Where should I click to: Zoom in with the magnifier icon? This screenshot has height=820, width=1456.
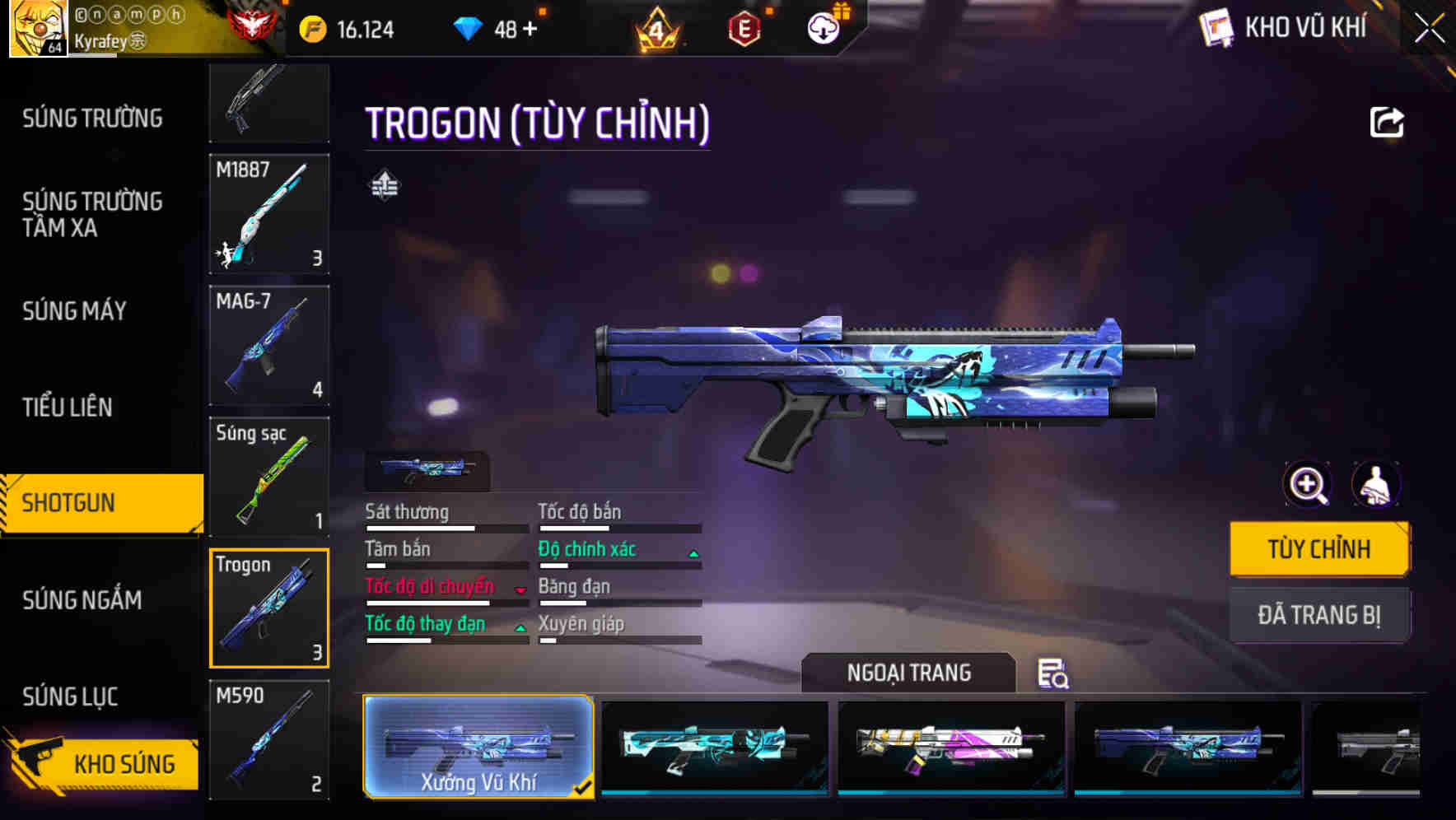click(x=1307, y=484)
